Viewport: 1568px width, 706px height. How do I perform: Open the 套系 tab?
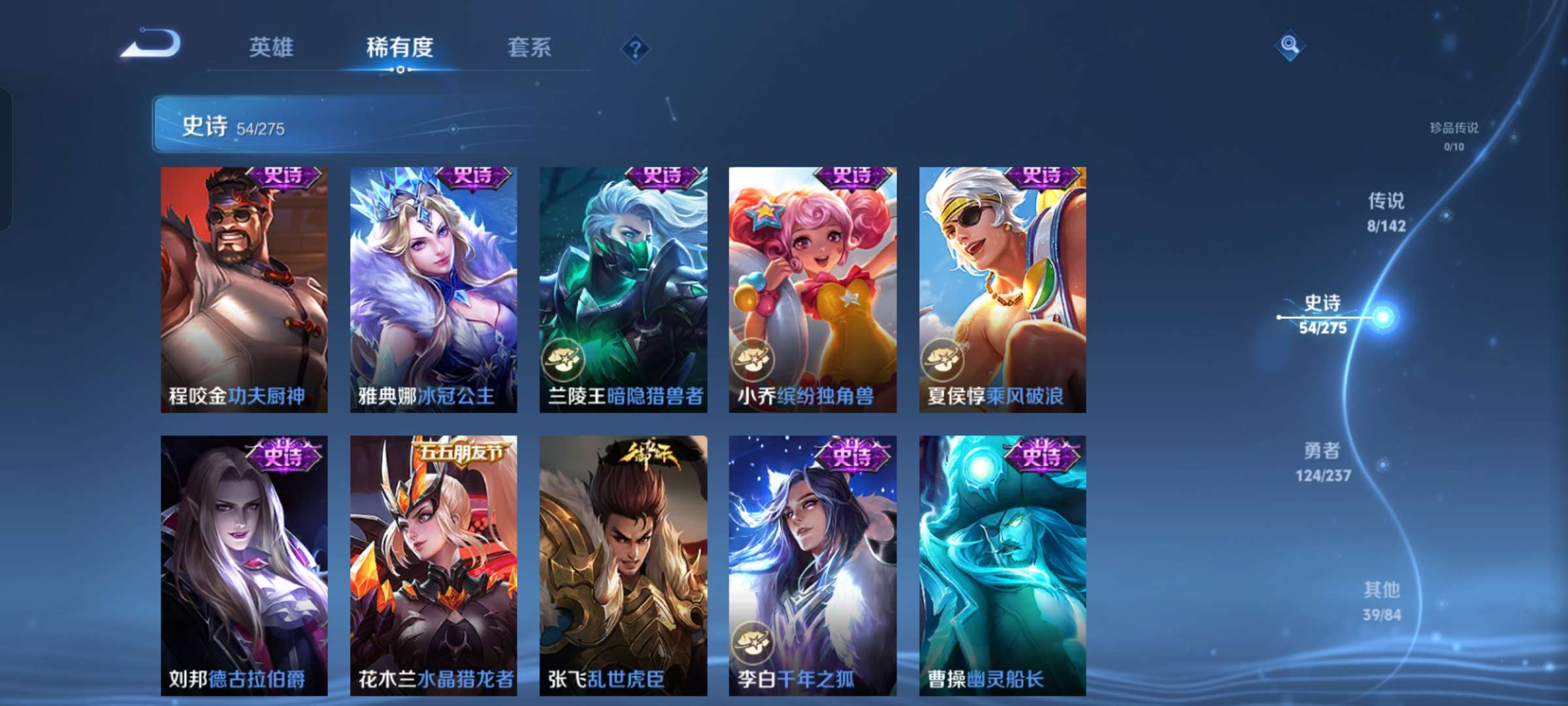(530, 47)
